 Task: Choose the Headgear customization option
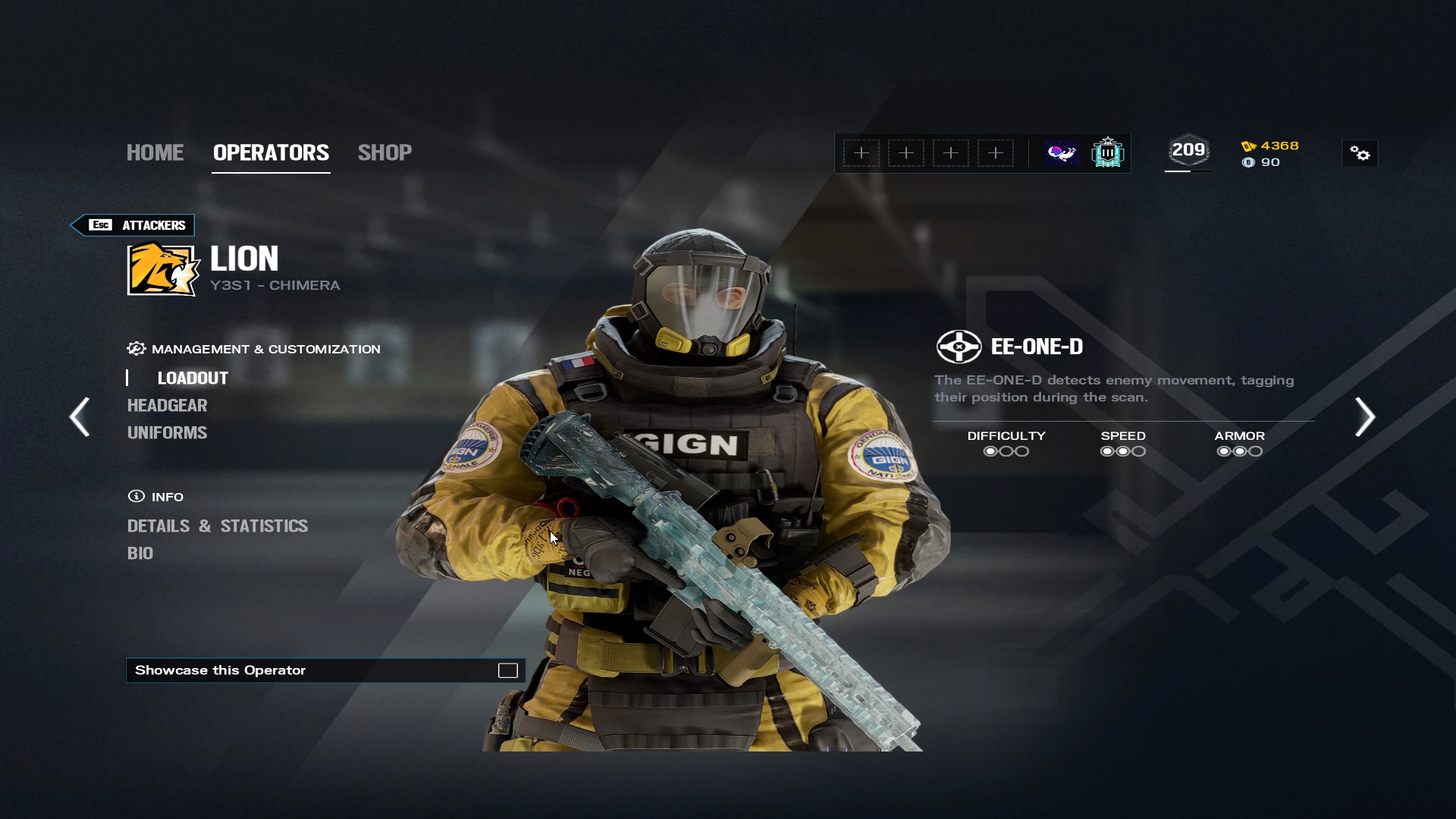[167, 405]
